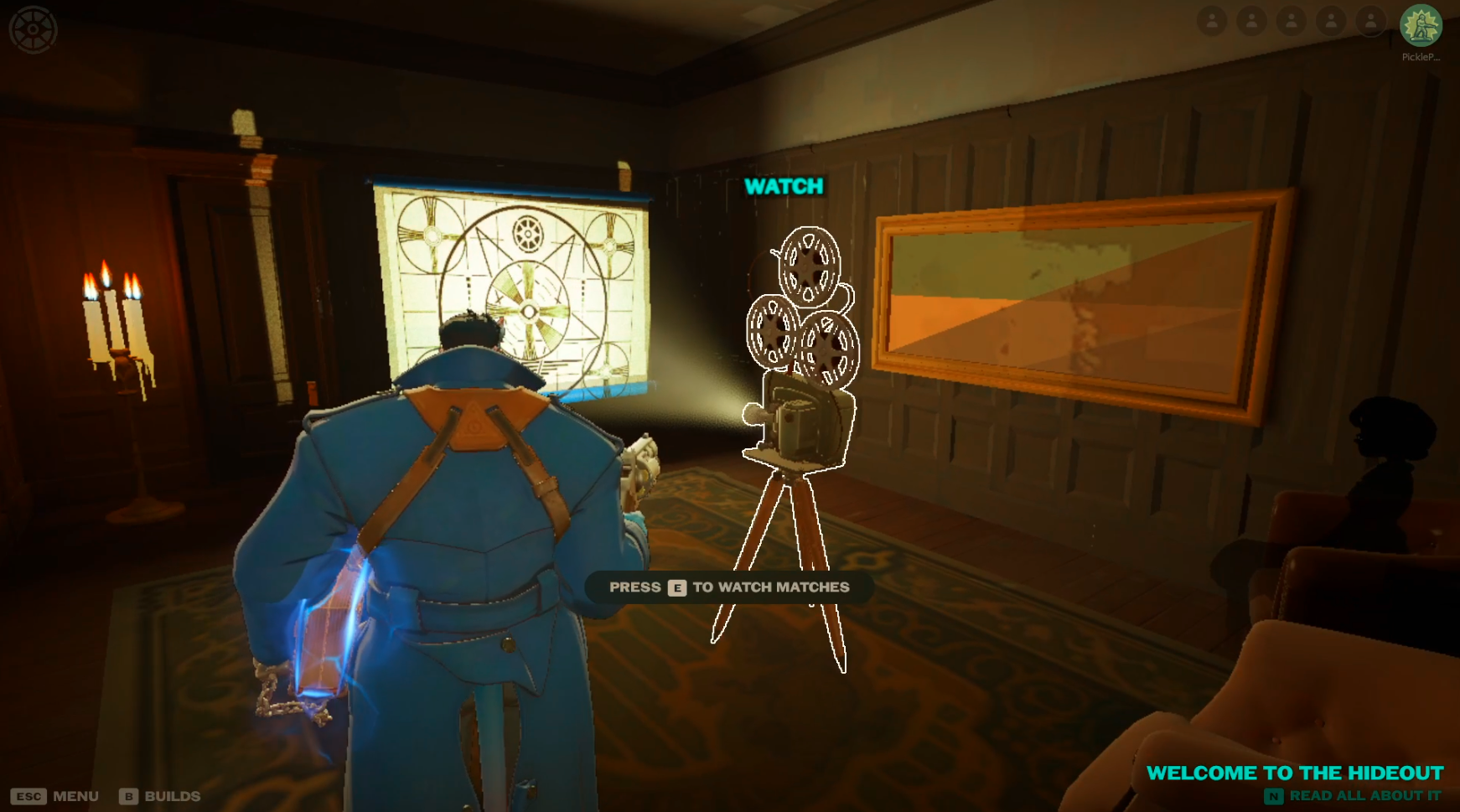Click the second empty party slot avatar
The height and width of the screenshot is (812, 1460).
[x=1251, y=22]
